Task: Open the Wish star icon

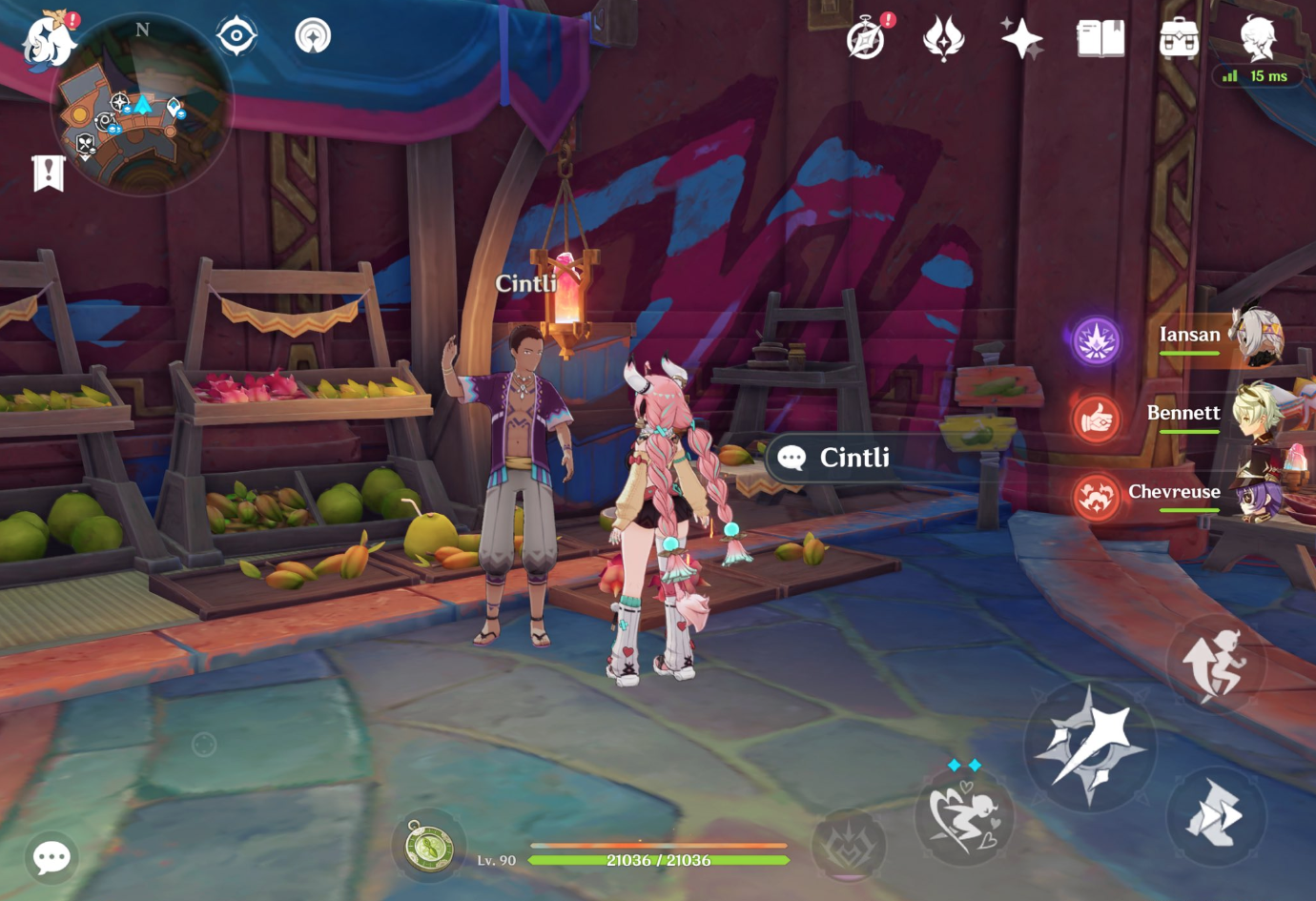Action: coord(1021,39)
